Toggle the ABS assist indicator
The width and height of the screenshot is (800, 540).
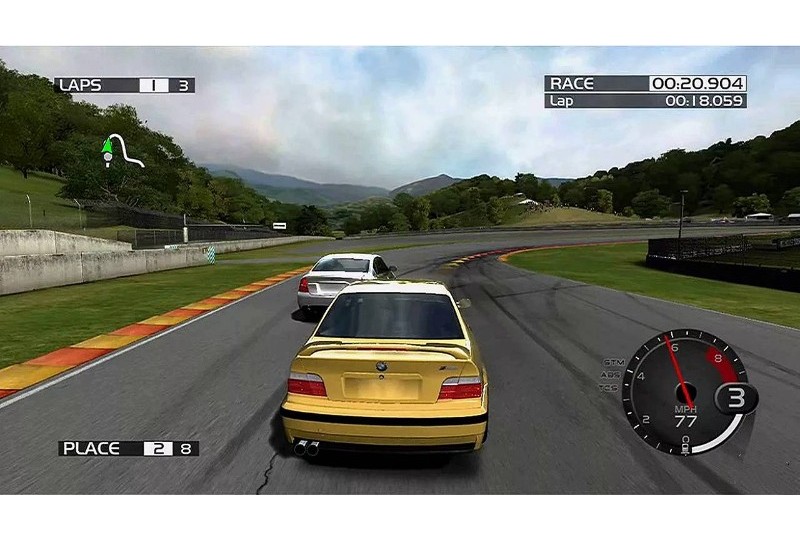click(610, 375)
